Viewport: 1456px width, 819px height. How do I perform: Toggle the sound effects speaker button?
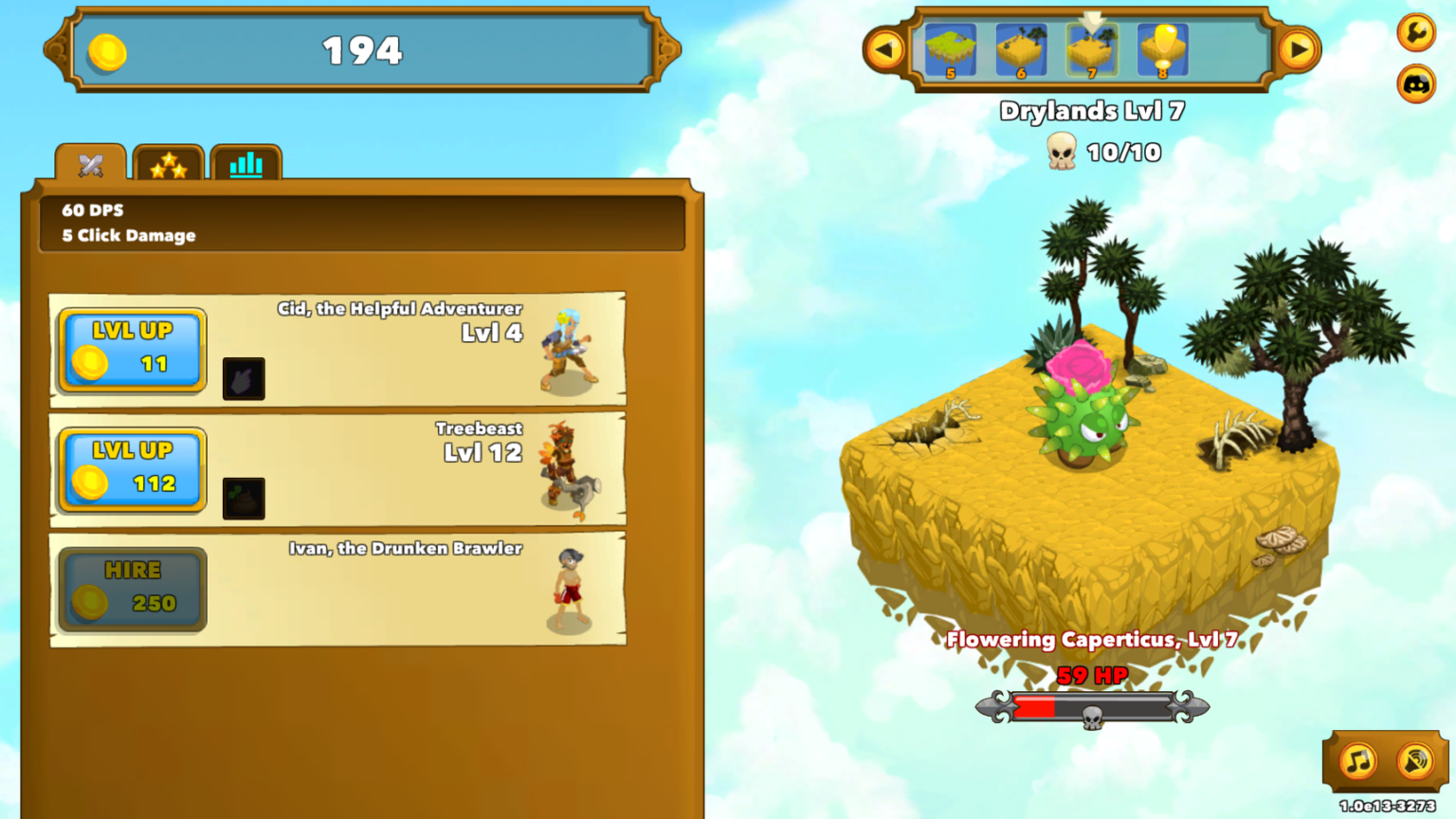coord(1414,760)
